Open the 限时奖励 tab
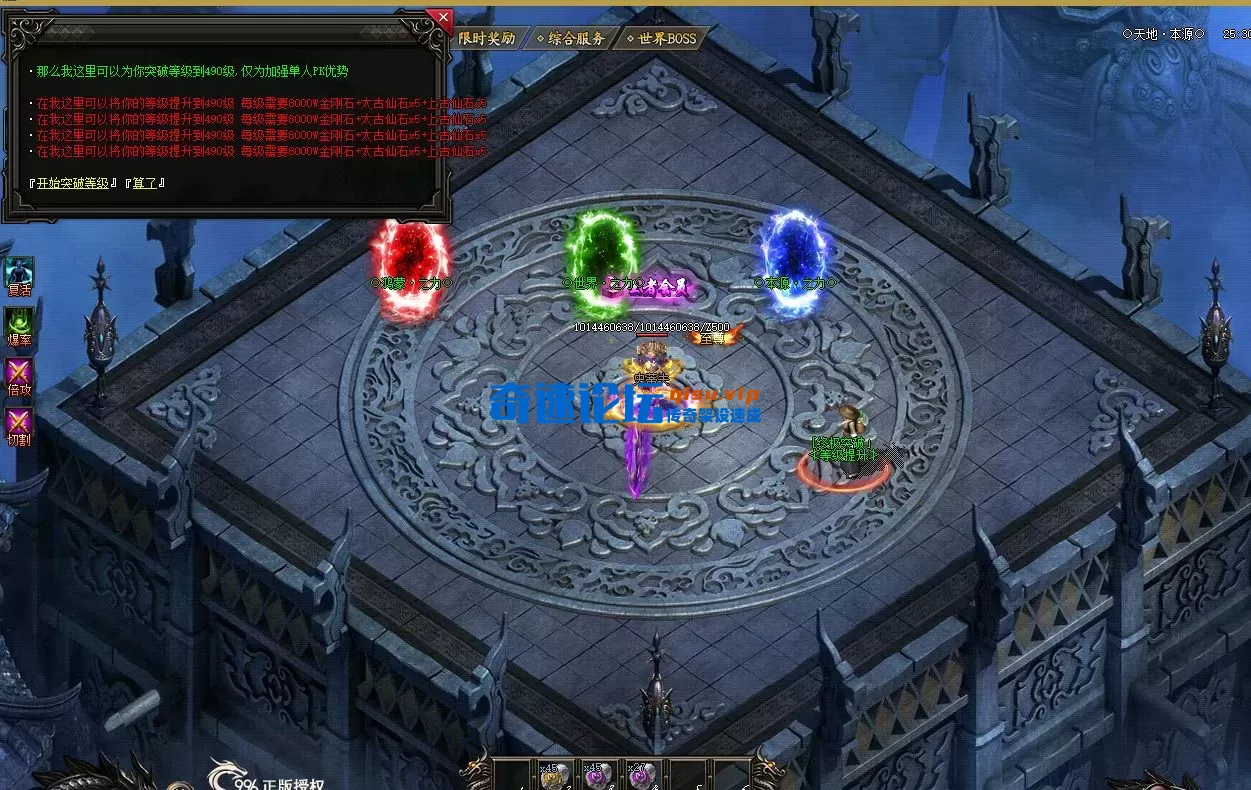The width and height of the screenshot is (1251, 790). pyautogui.click(x=487, y=38)
